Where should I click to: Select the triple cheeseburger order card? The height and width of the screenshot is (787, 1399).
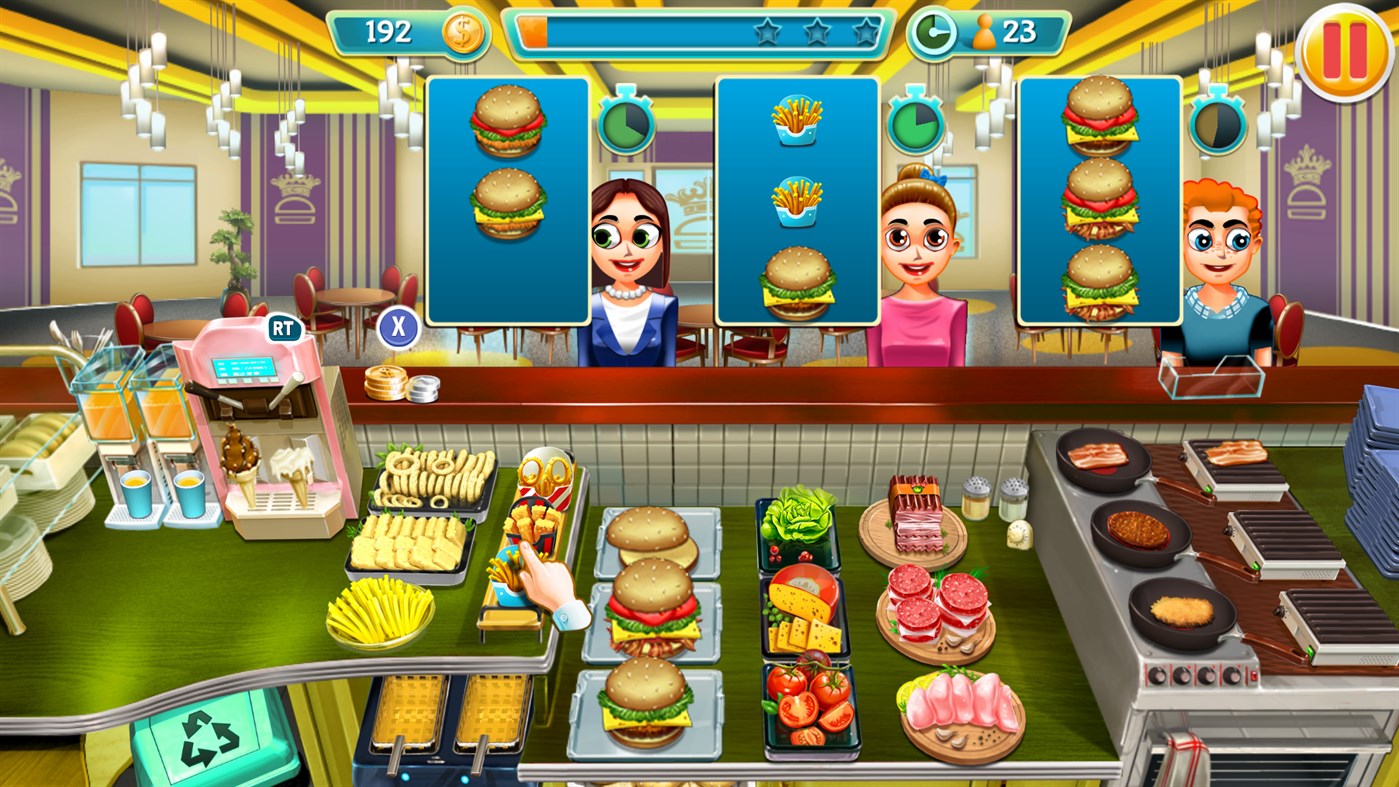(x=1098, y=200)
